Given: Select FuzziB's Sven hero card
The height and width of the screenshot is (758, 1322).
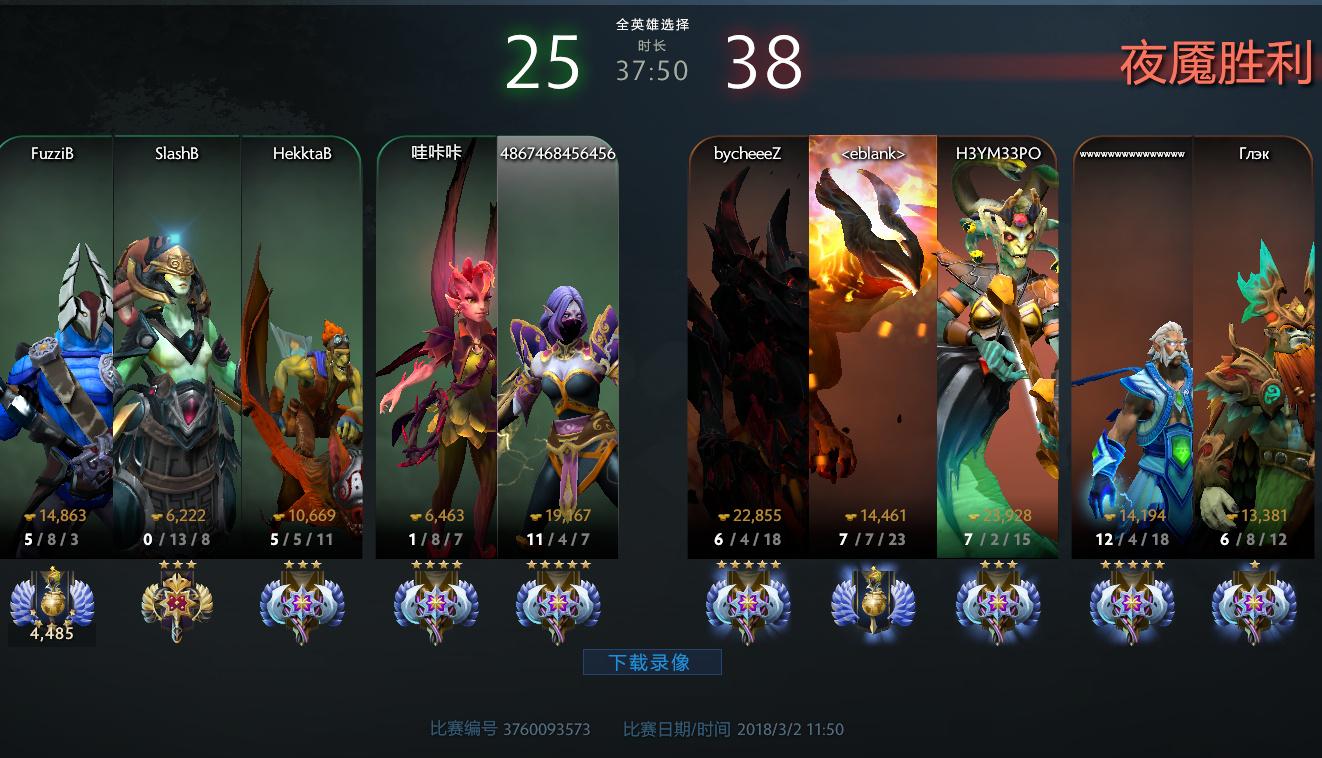Looking at the screenshot, I should [x=57, y=350].
